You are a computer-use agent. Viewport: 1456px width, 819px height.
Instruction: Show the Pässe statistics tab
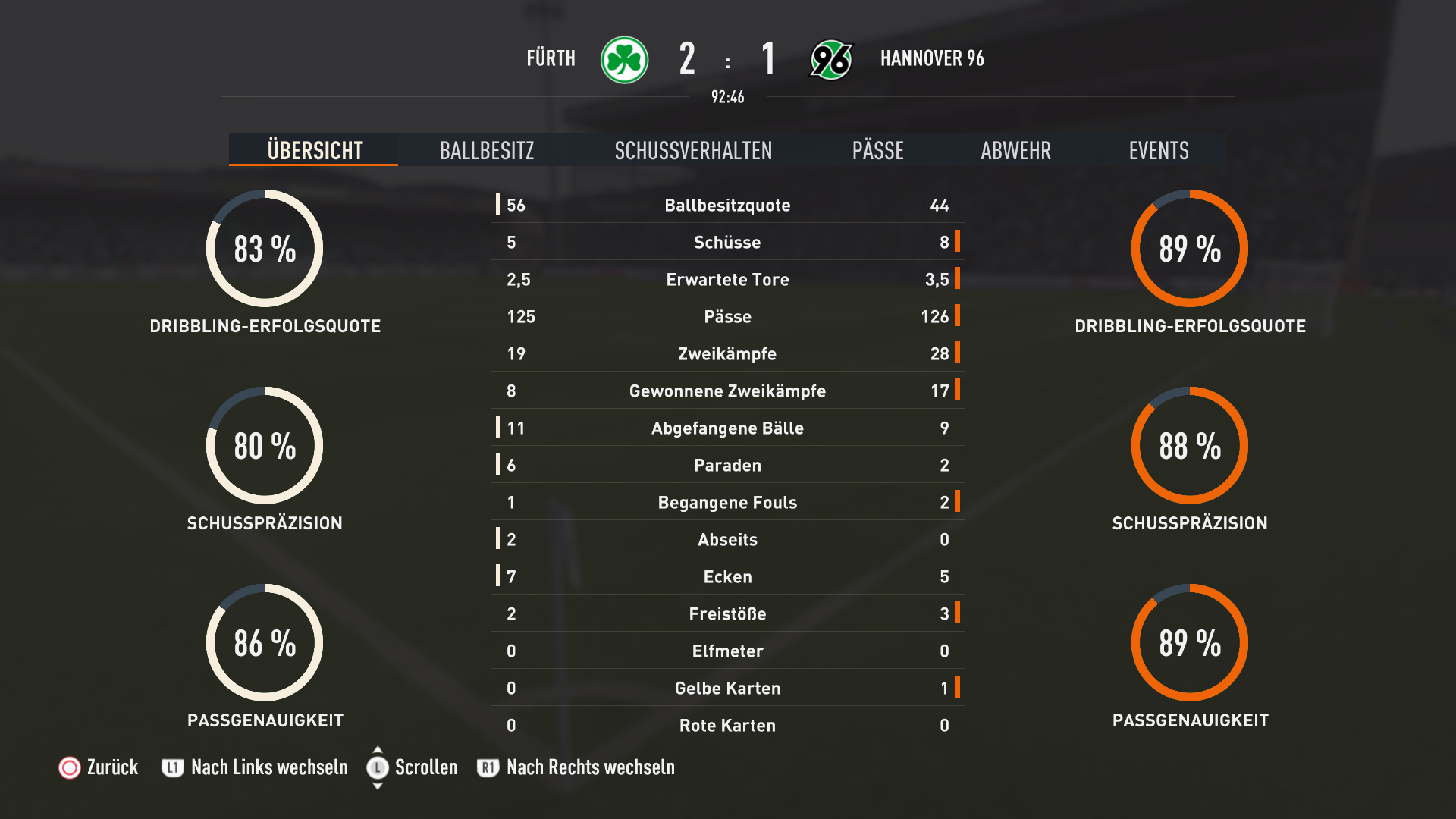[877, 150]
